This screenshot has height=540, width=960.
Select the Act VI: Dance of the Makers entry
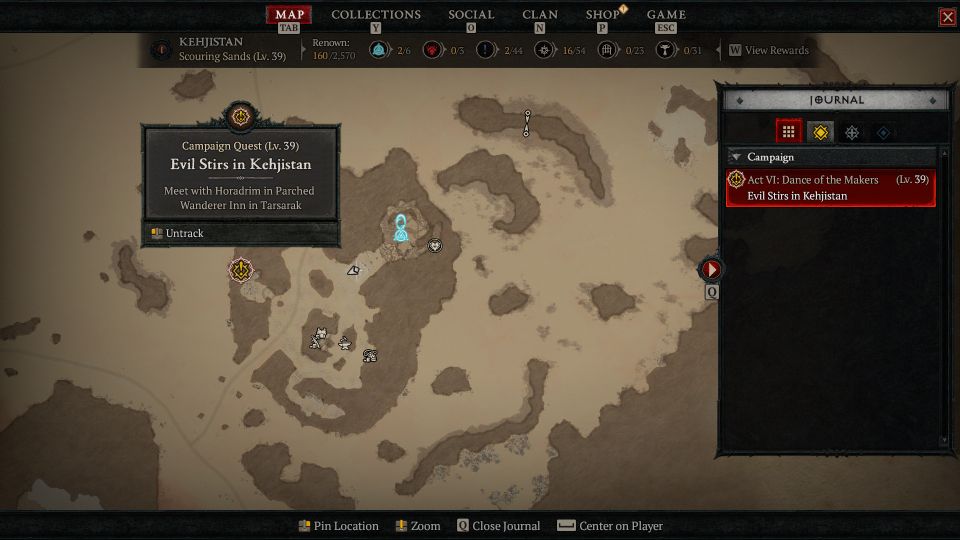pyautogui.click(x=831, y=188)
